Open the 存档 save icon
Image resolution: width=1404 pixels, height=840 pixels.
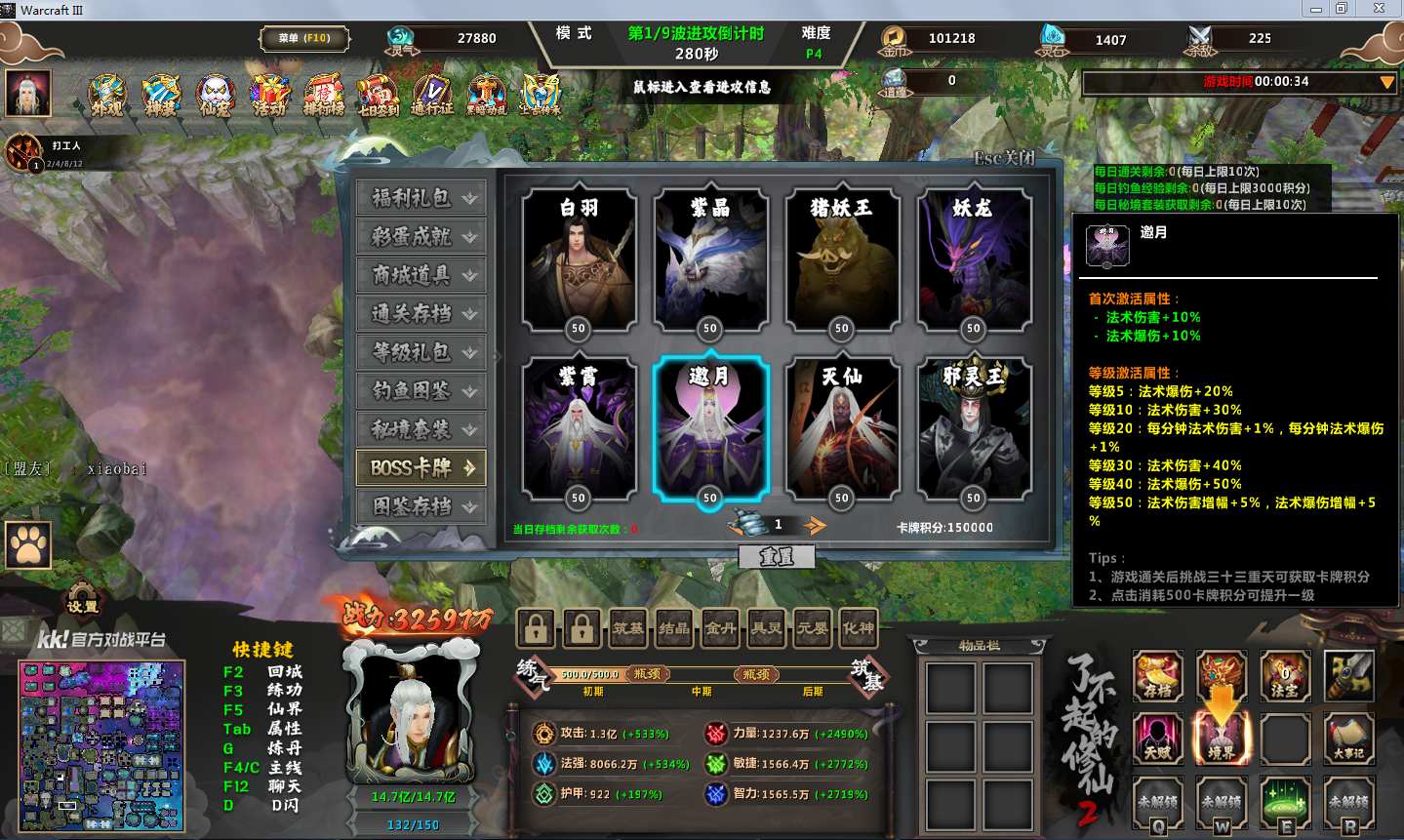pos(1157,676)
